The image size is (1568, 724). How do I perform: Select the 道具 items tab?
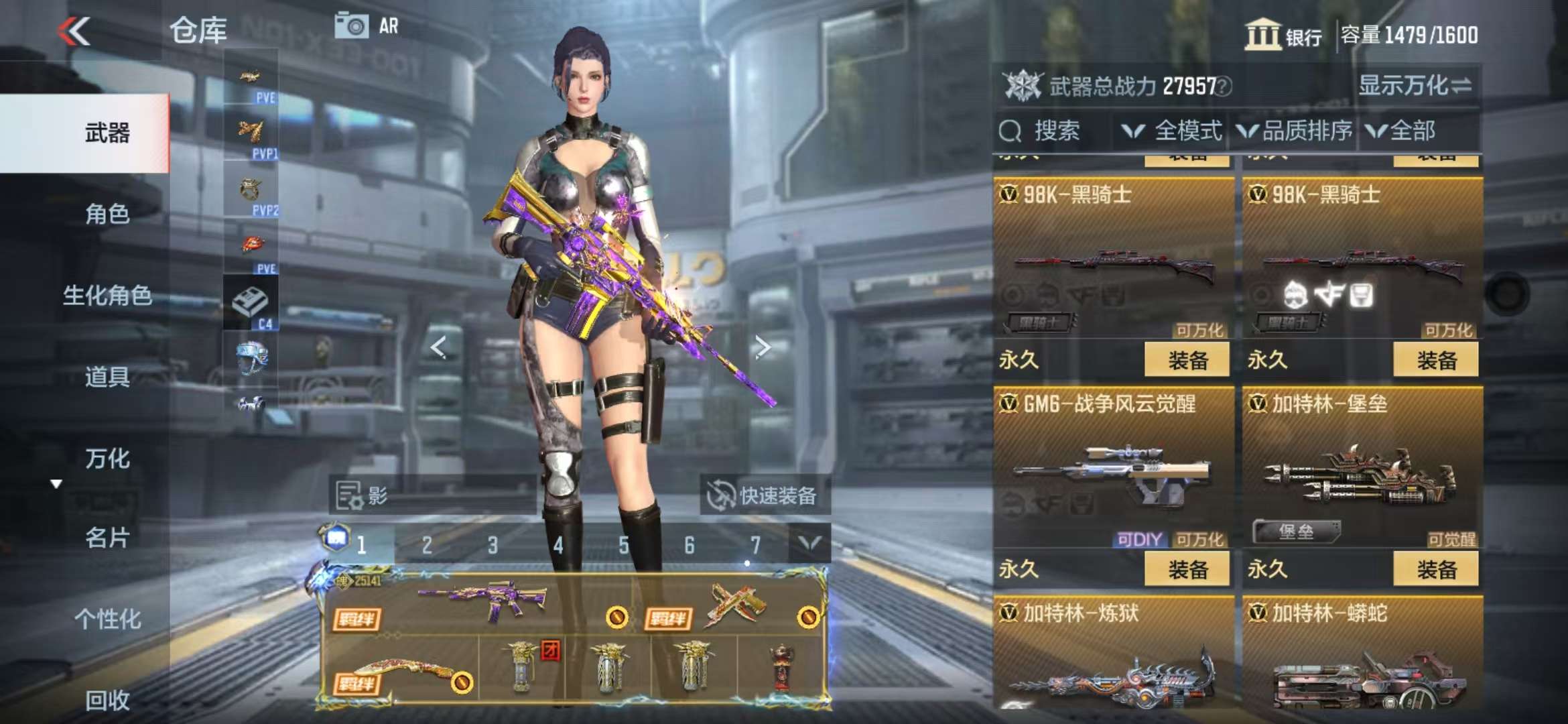click(107, 377)
